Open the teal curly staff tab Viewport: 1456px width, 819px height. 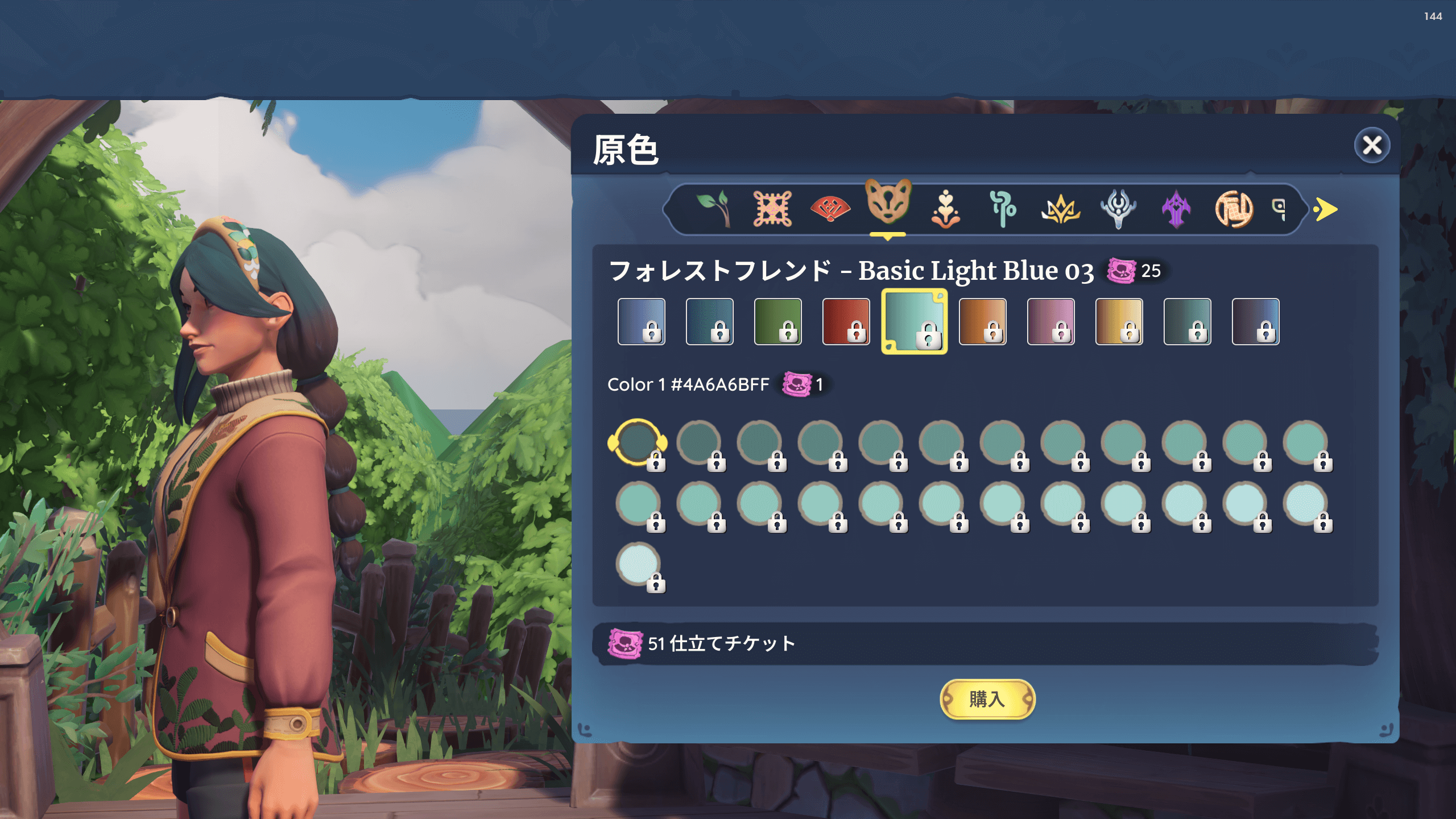[x=1003, y=209]
